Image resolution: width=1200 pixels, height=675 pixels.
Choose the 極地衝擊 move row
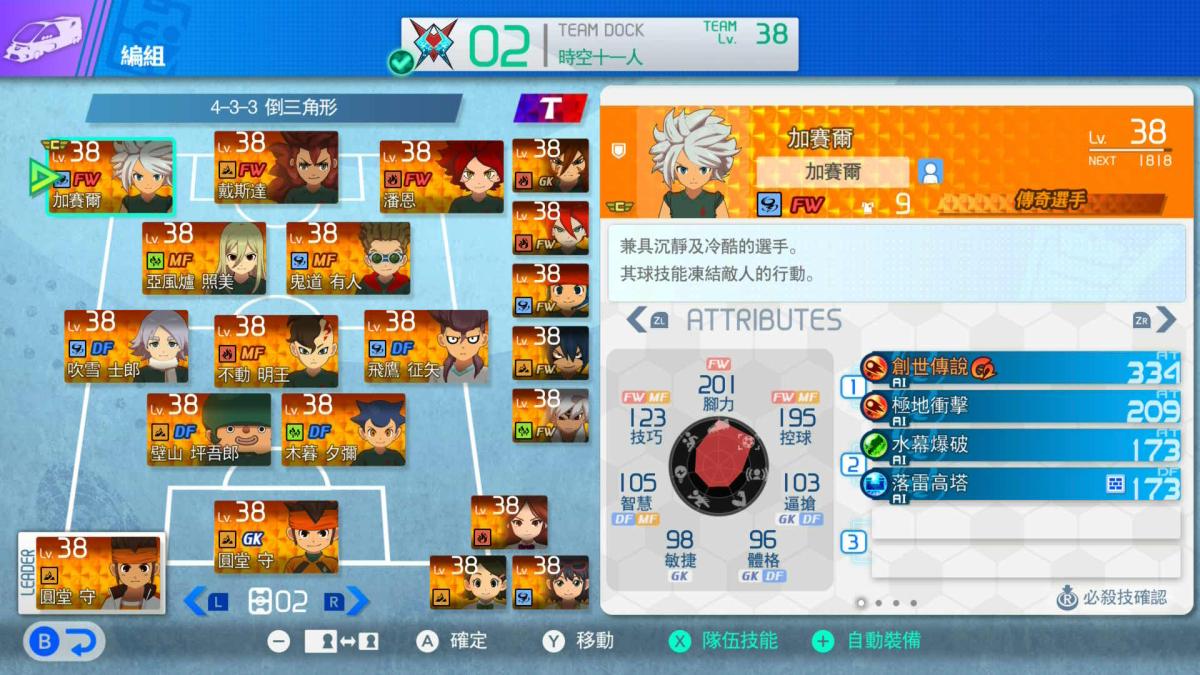coord(1020,407)
